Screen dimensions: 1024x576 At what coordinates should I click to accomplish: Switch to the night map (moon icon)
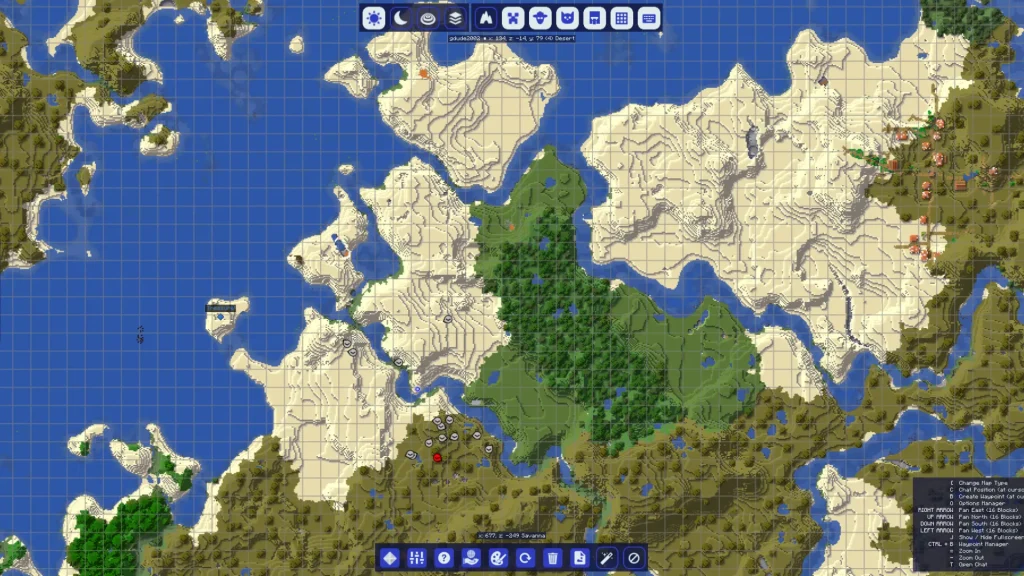(401, 17)
